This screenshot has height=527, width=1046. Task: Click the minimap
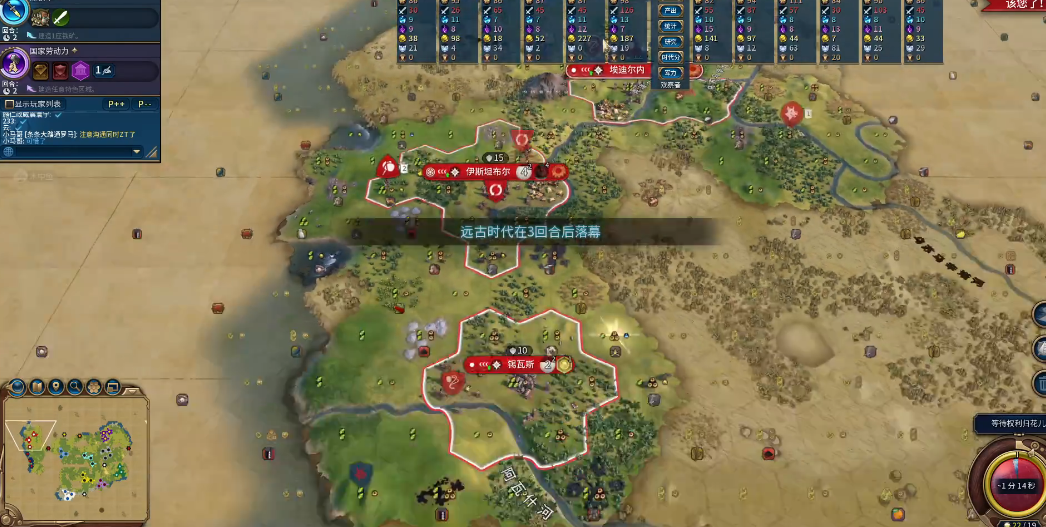pos(75,455)
